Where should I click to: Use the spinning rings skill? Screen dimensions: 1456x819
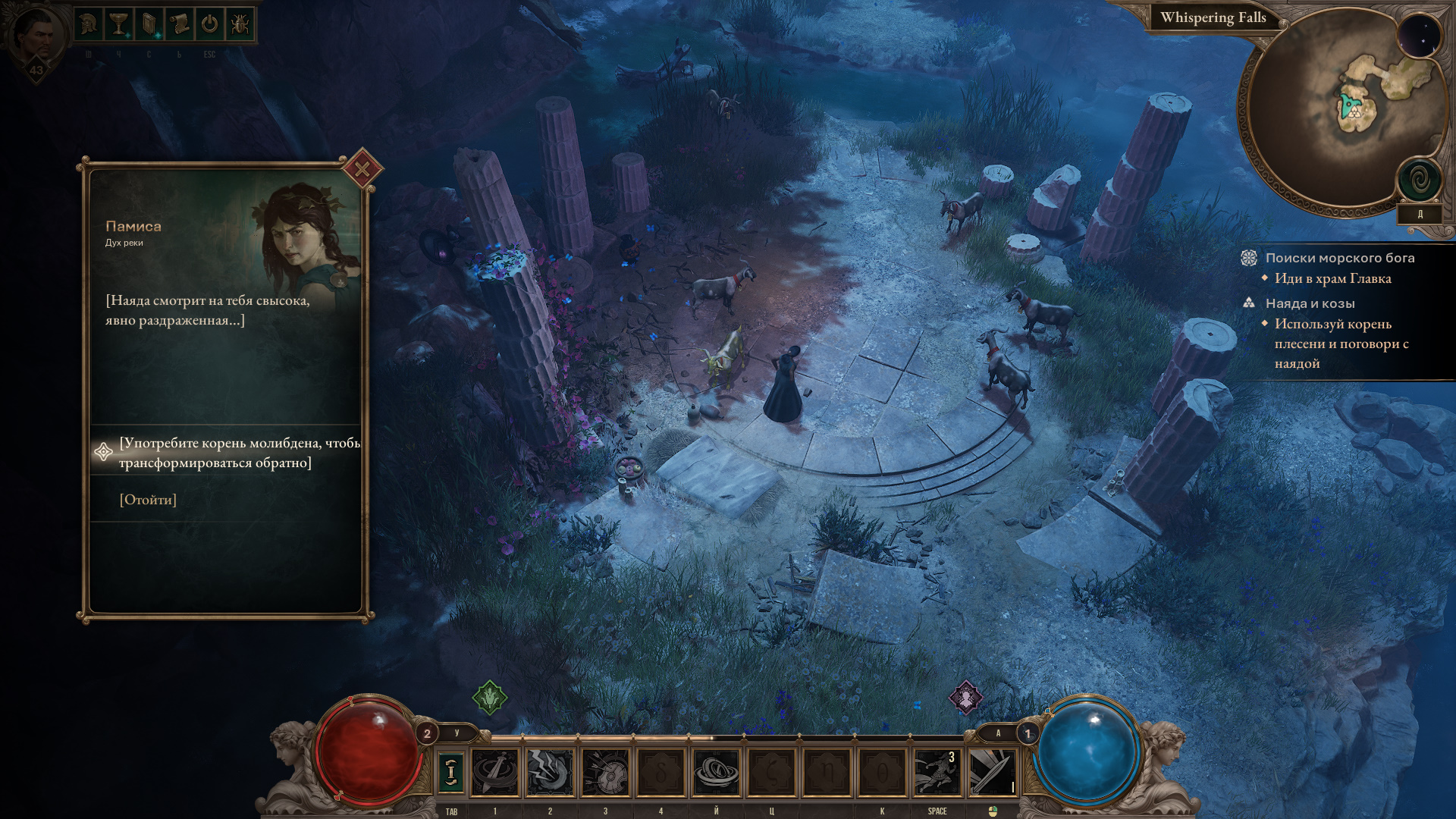[x=716, y=772]
